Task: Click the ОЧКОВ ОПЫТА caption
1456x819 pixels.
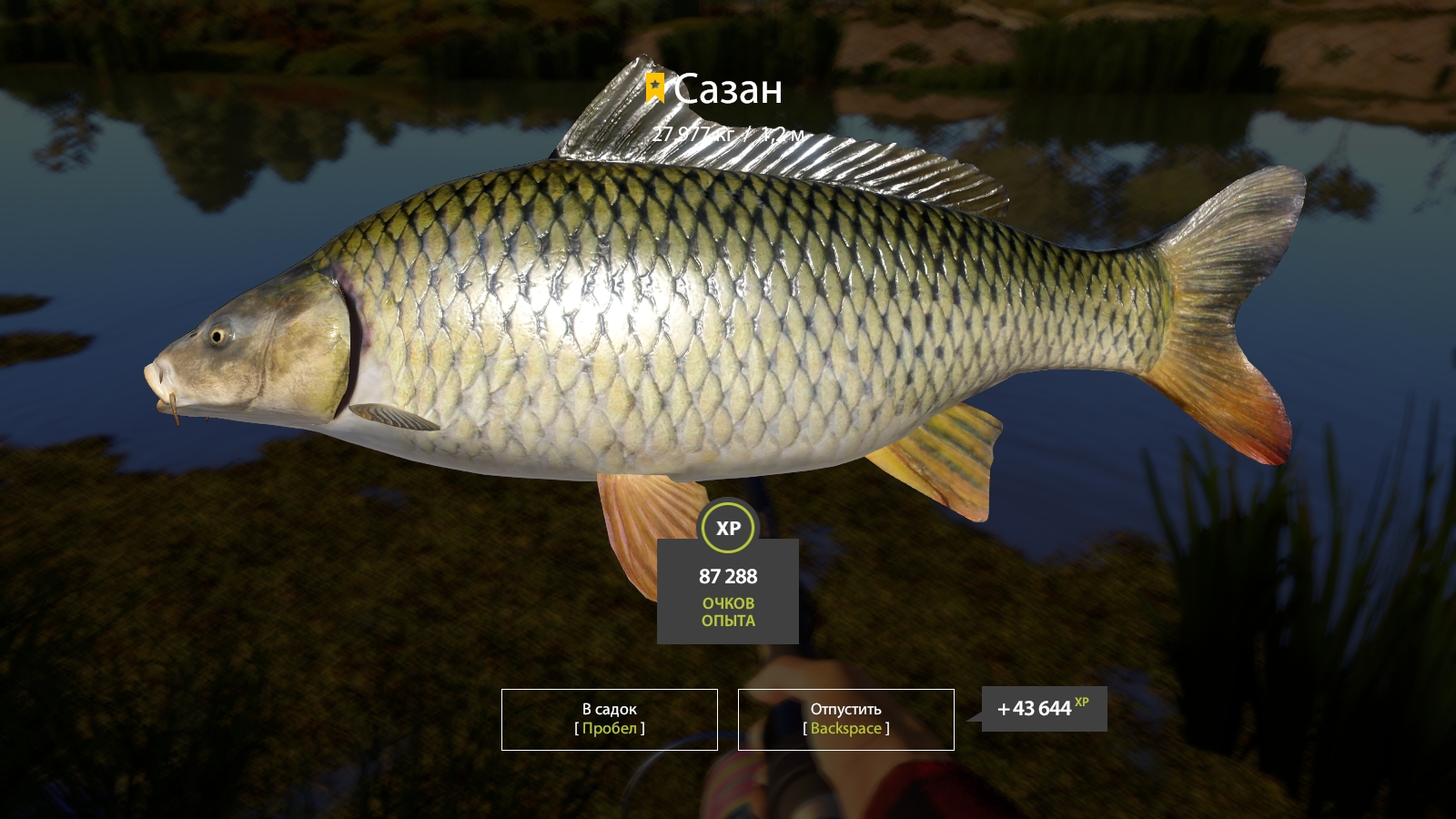Action: pyautogui.click(x=728, y=612)
